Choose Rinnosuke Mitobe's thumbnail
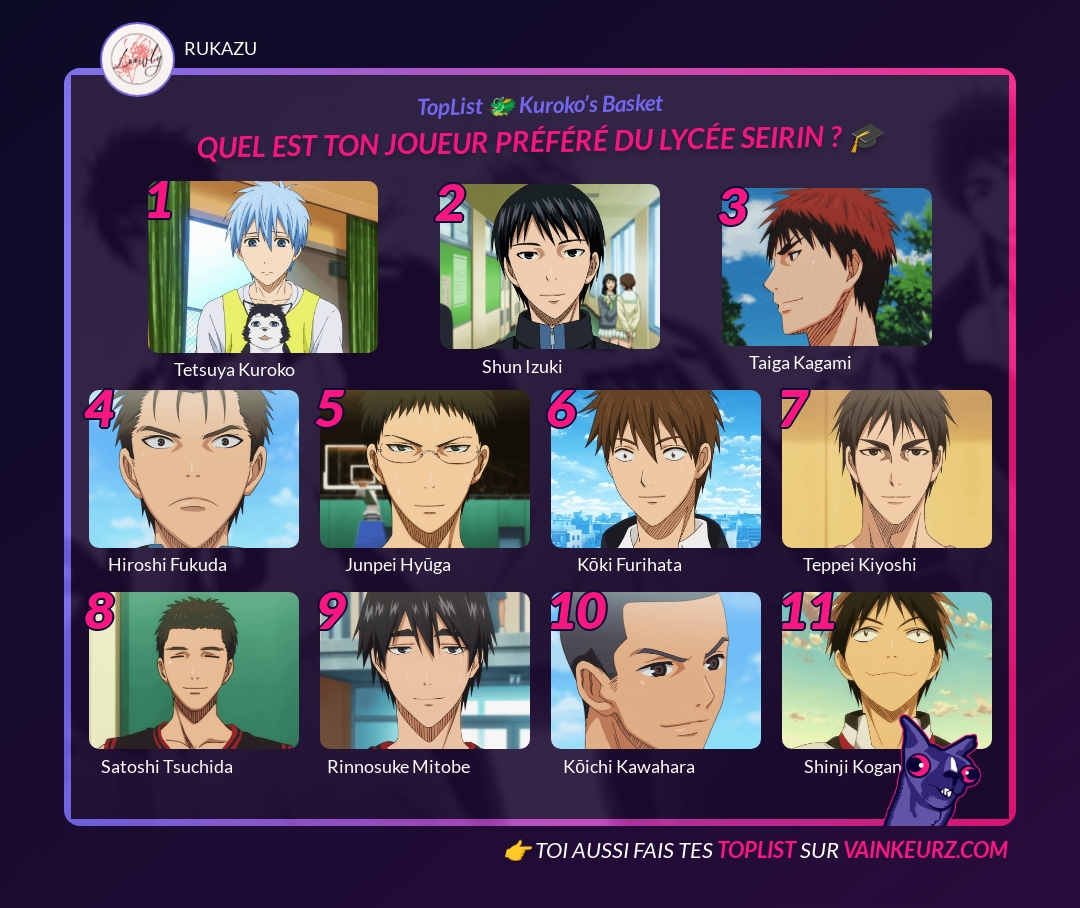This screenshot has height=908, width=1080. point(425,671)
